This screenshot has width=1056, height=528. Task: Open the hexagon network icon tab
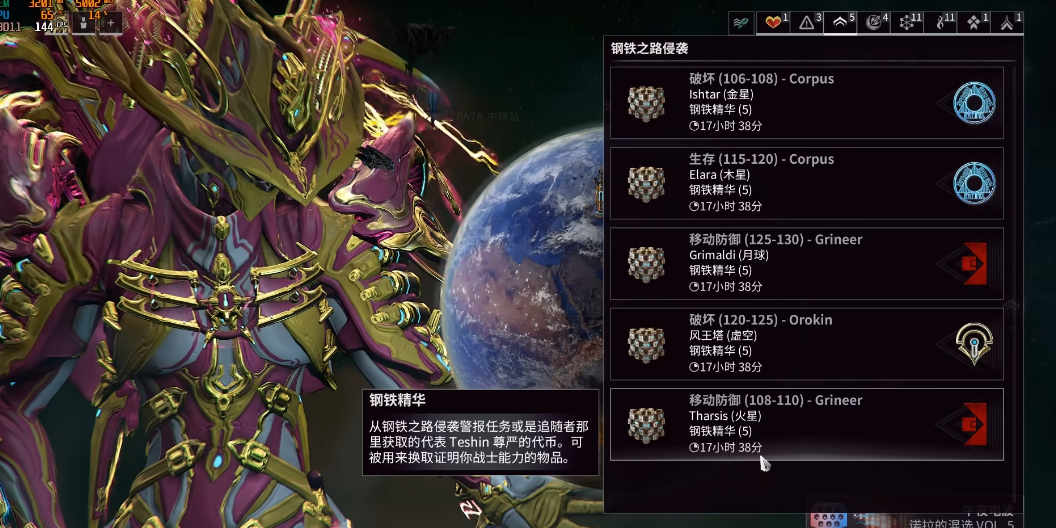(907, 23)
